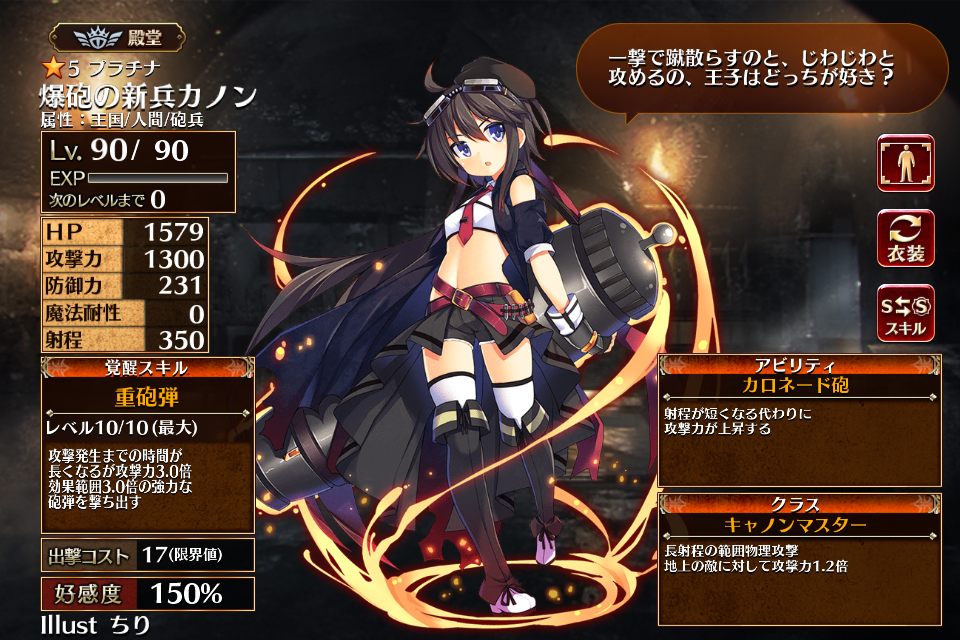This screenshot has width=960, height=640.
Task: Toggle the スキル skill swap button
Action: pyautogui.click(x=906, y=313)
